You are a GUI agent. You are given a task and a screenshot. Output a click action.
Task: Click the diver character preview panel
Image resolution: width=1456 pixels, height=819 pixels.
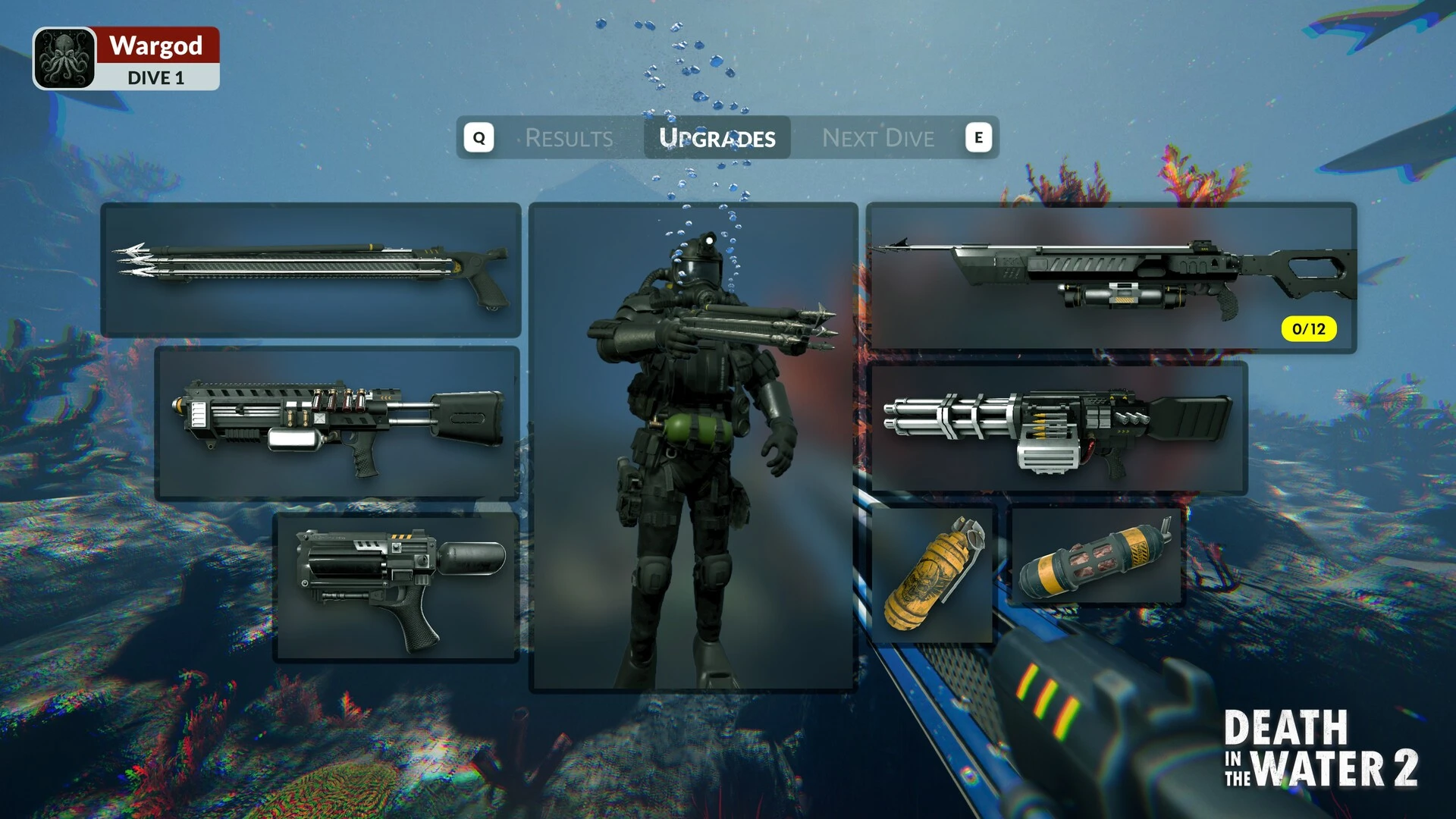[x=693, y=447]
